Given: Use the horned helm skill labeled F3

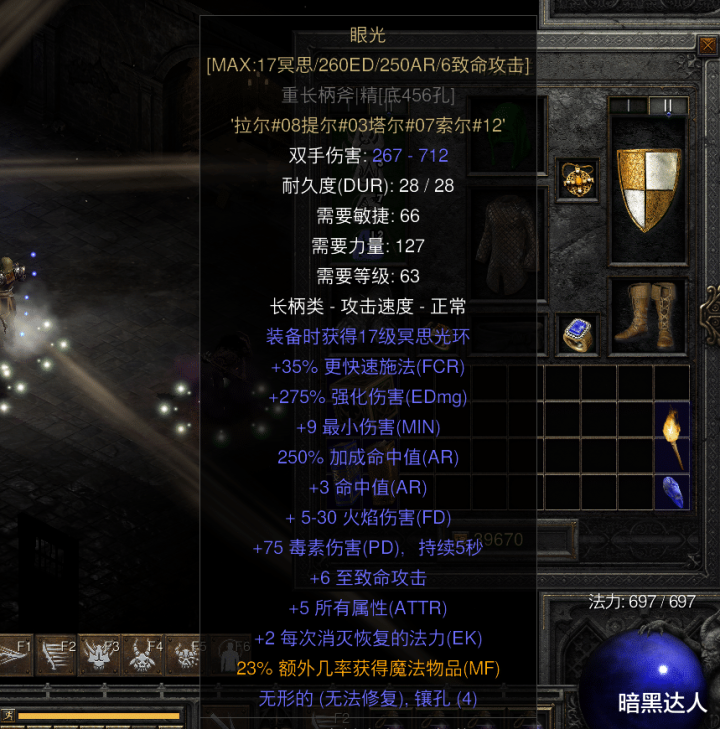Looking at the screenshot, I should pyautogui.click(x=99, y=655).
